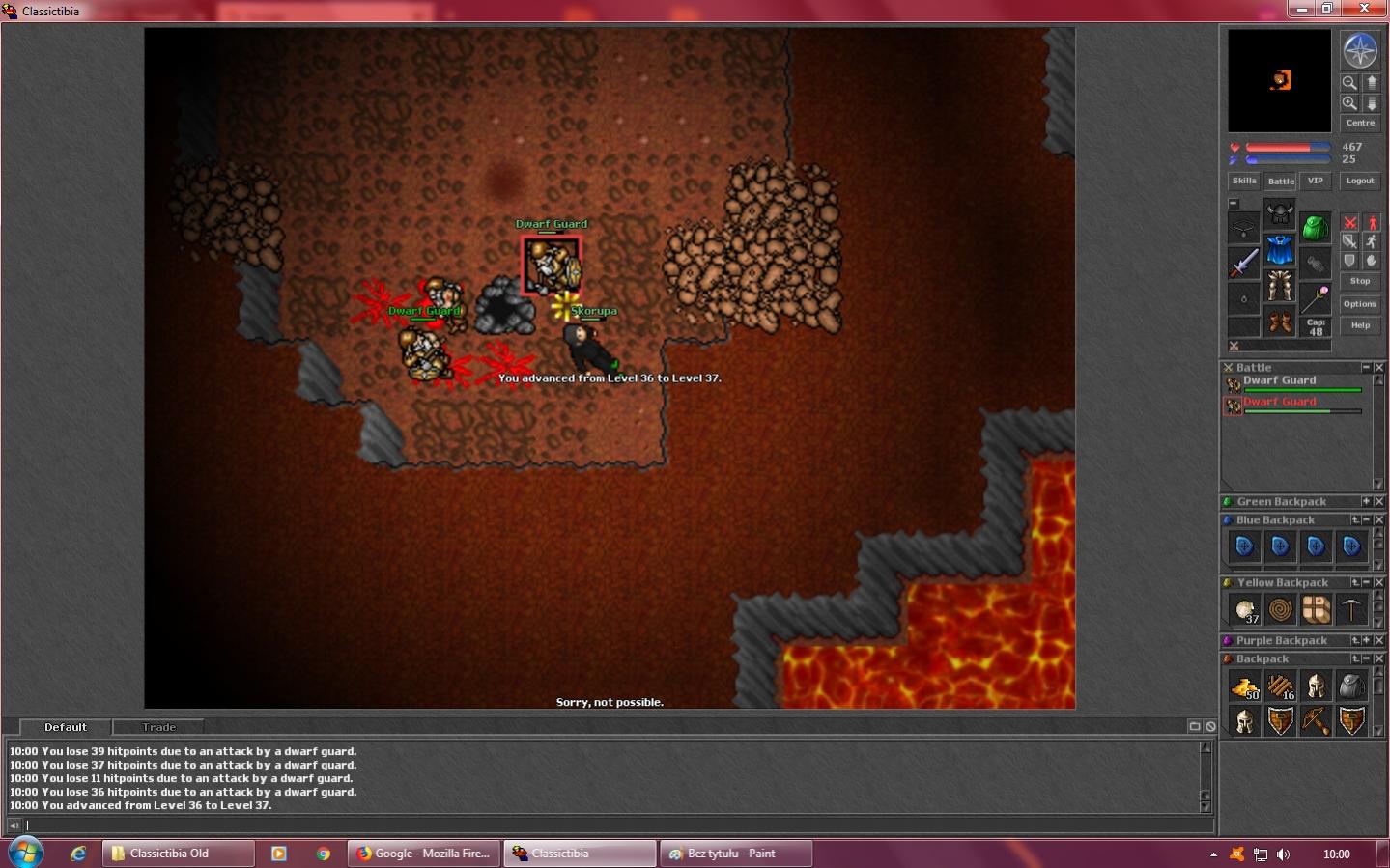Click the Centre minimap button

1360,123
